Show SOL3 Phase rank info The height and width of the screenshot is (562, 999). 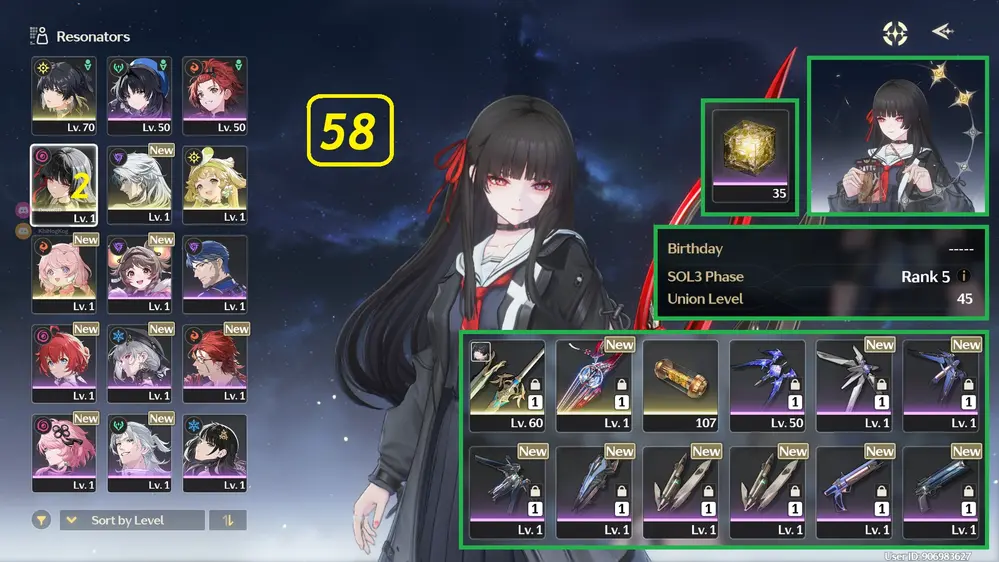click(x=964, y=277)
